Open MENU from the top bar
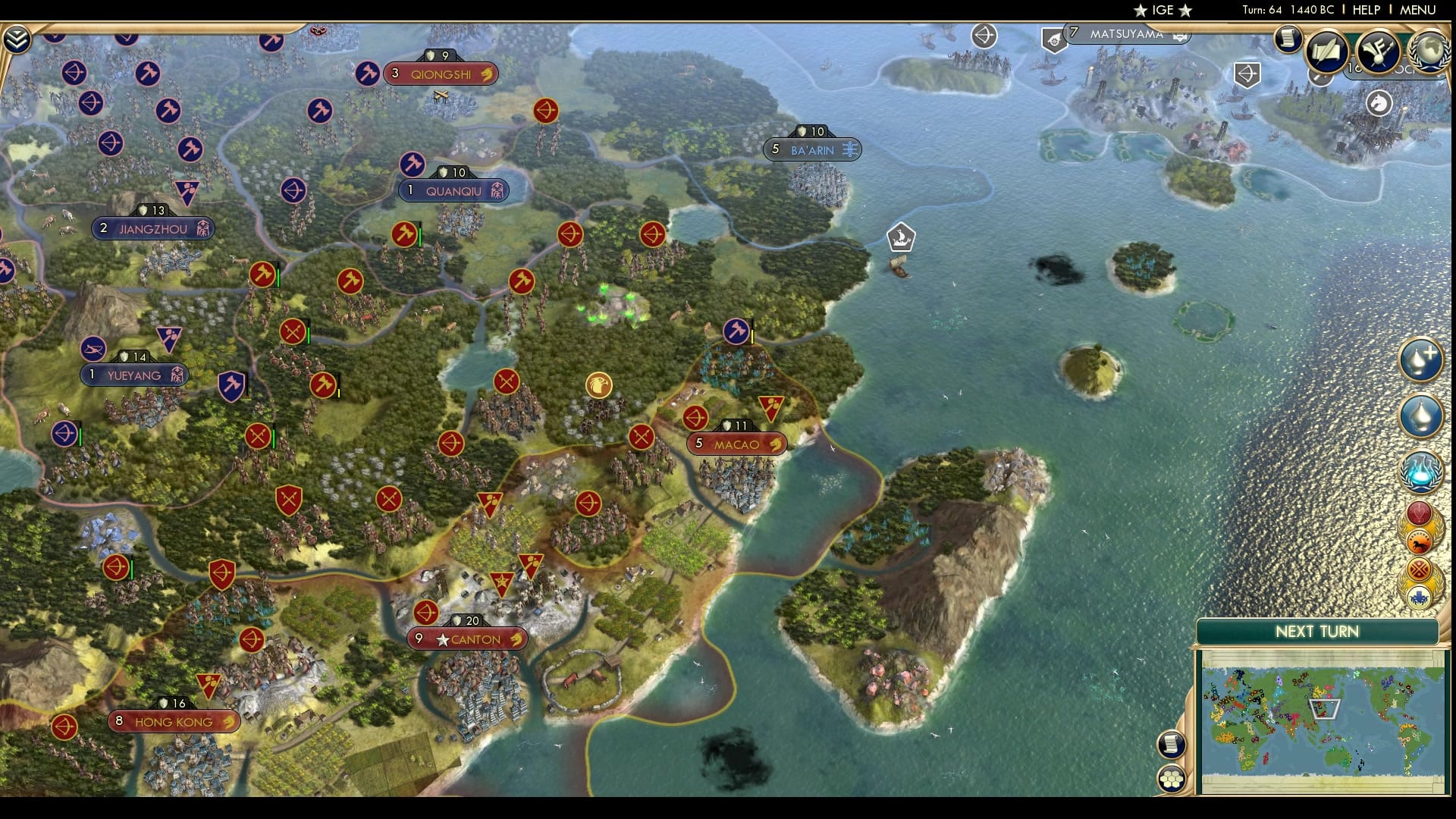 (x=1417, y=11)
